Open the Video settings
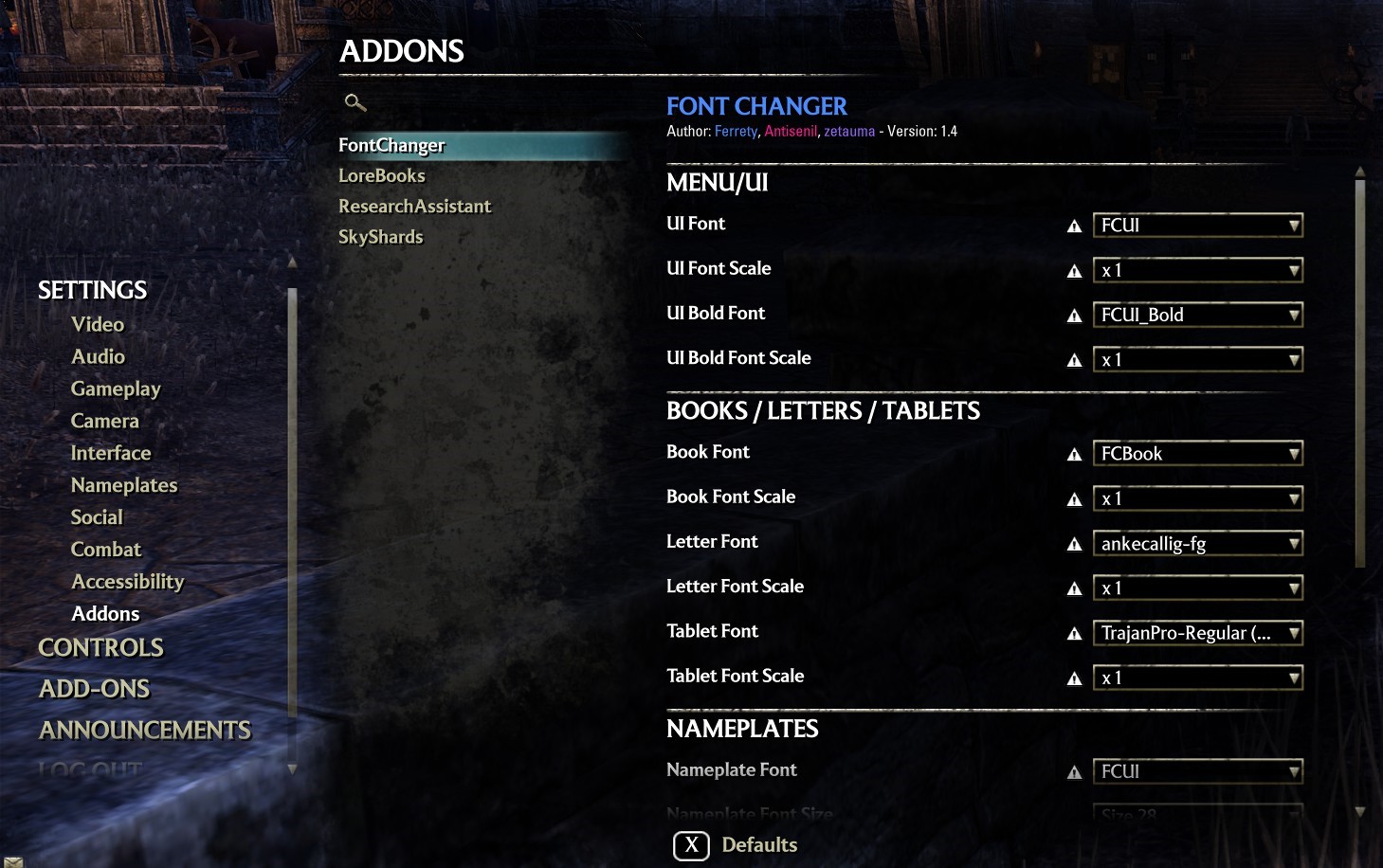The height and width of the screenshot is (868, 1383). 98,324
